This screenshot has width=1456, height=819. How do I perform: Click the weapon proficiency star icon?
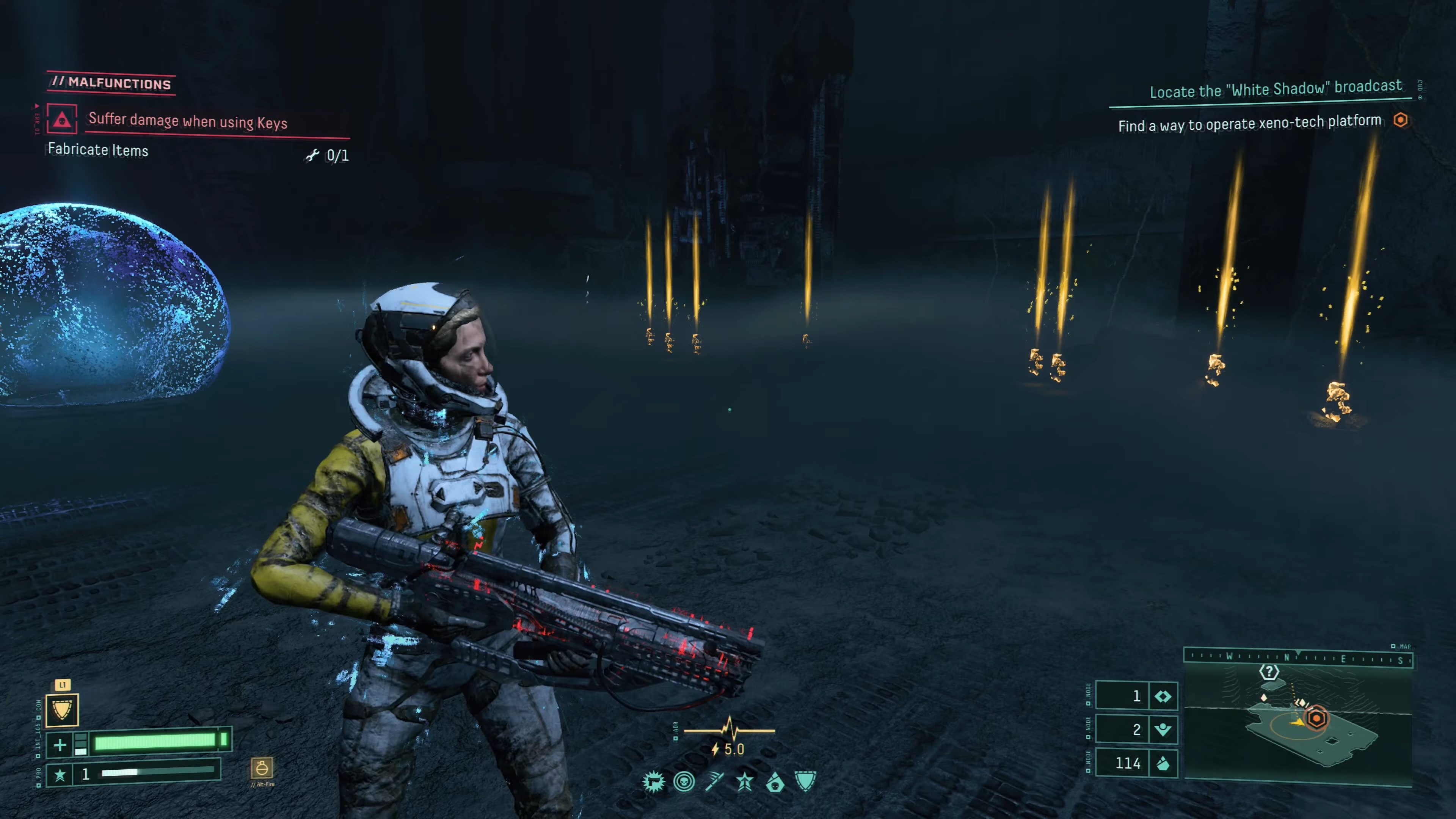click(x=60, y=774)
